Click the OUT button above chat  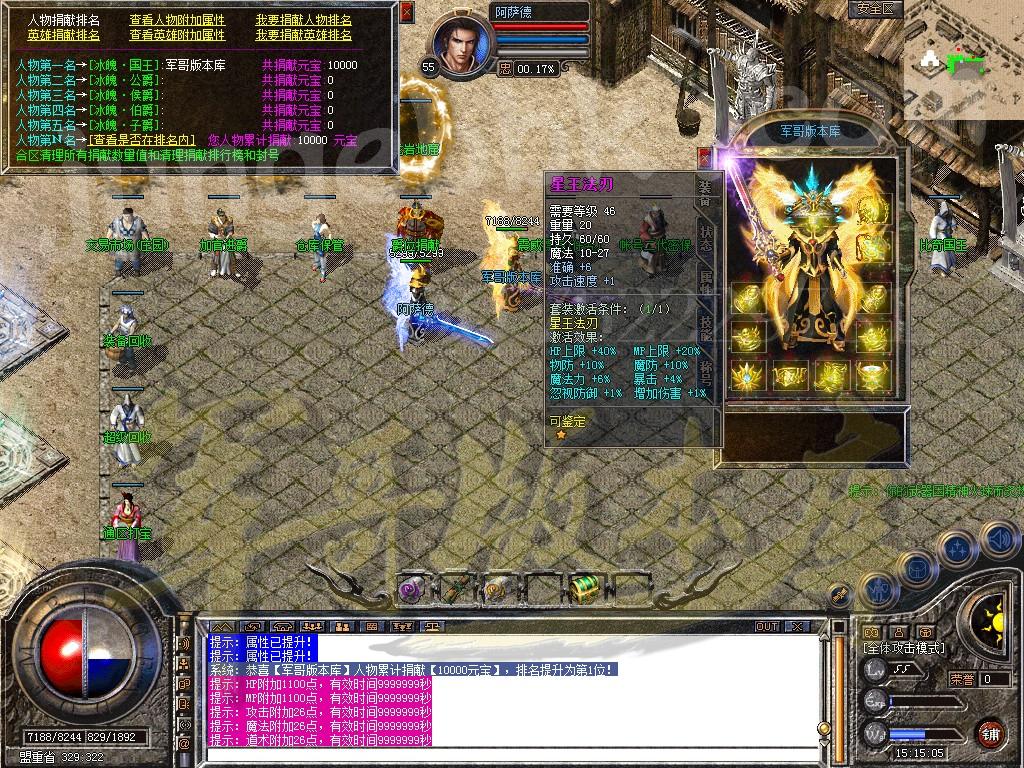[767, 626]
